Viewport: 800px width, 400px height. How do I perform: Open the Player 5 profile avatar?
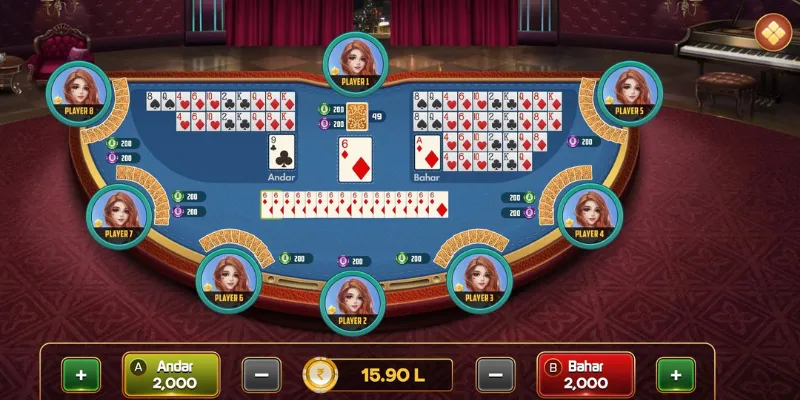pos(628,91)
